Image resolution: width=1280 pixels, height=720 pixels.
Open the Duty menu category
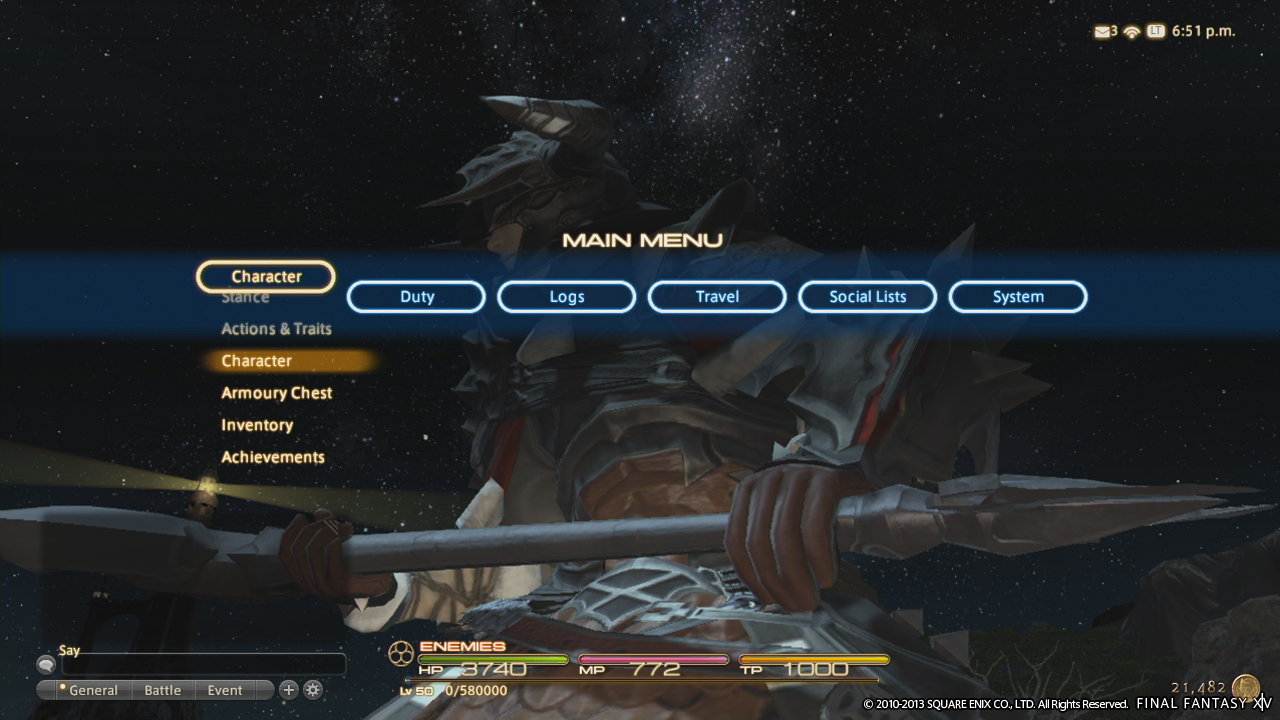416,297
